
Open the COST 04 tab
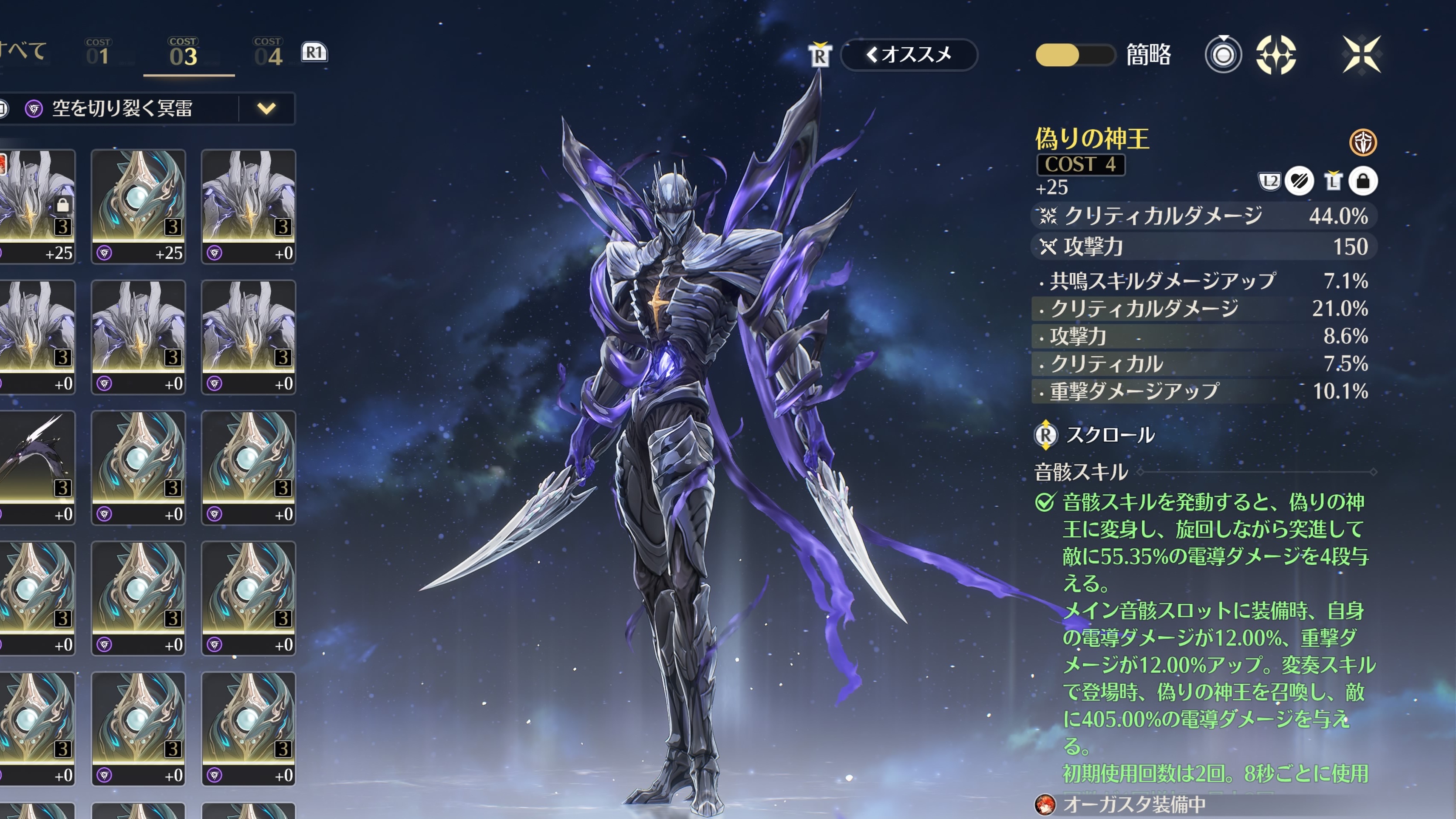(x=268, y=53)
